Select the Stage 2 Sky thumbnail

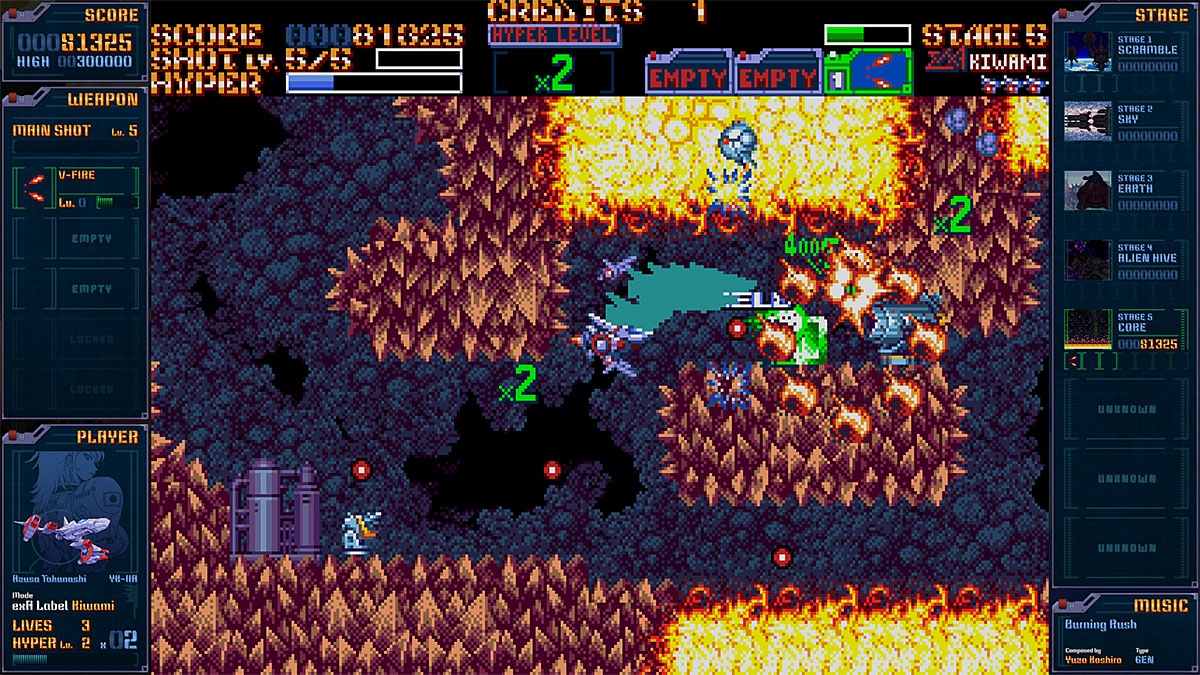pos(1086,121)
